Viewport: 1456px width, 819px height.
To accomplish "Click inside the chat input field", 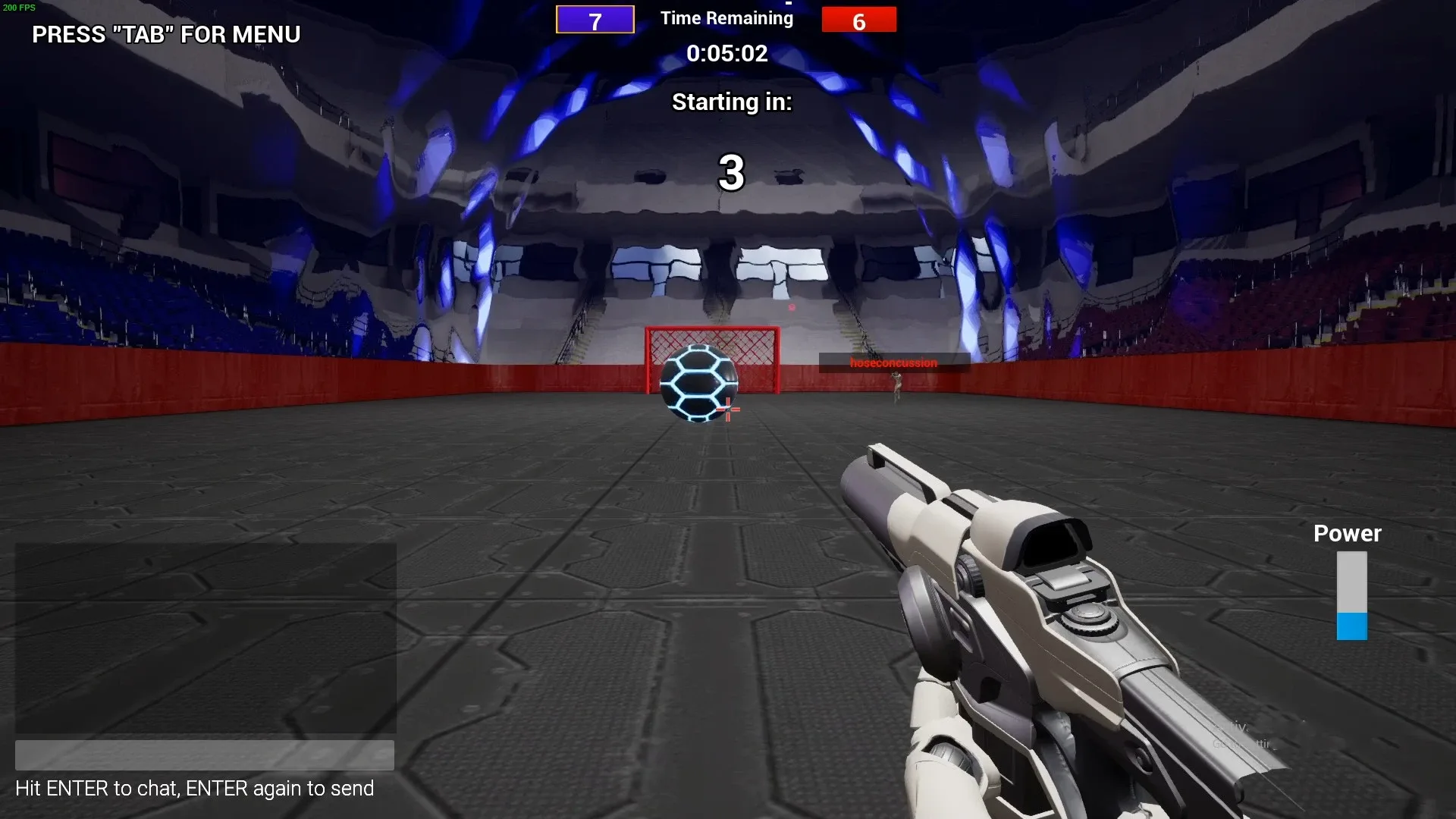I will click(205, 755).
